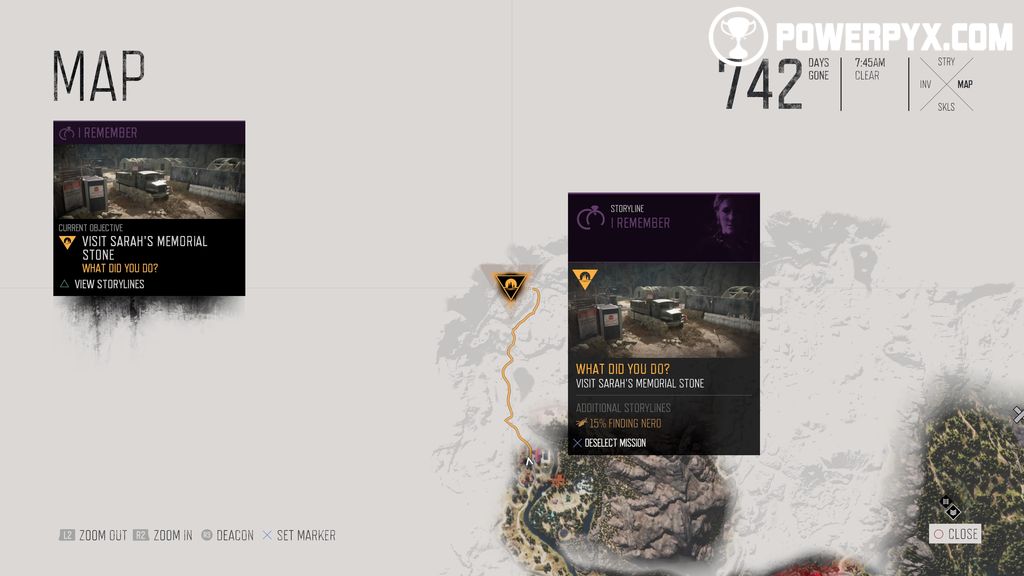Click Deacon's player arrow on the map

coord(529,461)
